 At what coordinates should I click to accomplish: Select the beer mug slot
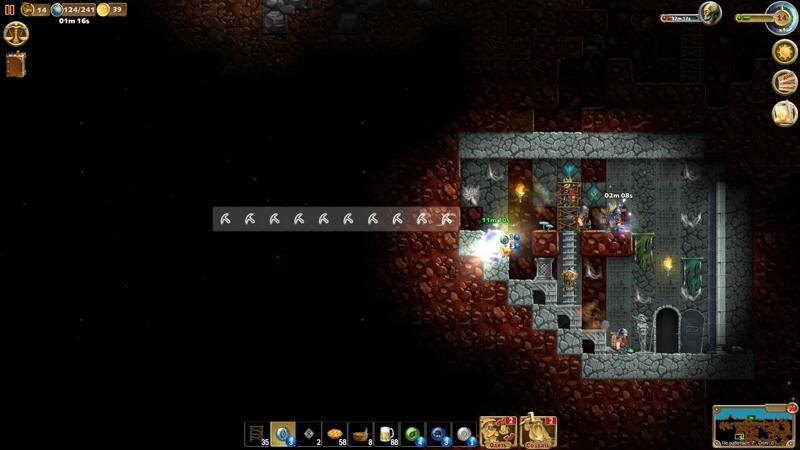click(x=387, y=434)
